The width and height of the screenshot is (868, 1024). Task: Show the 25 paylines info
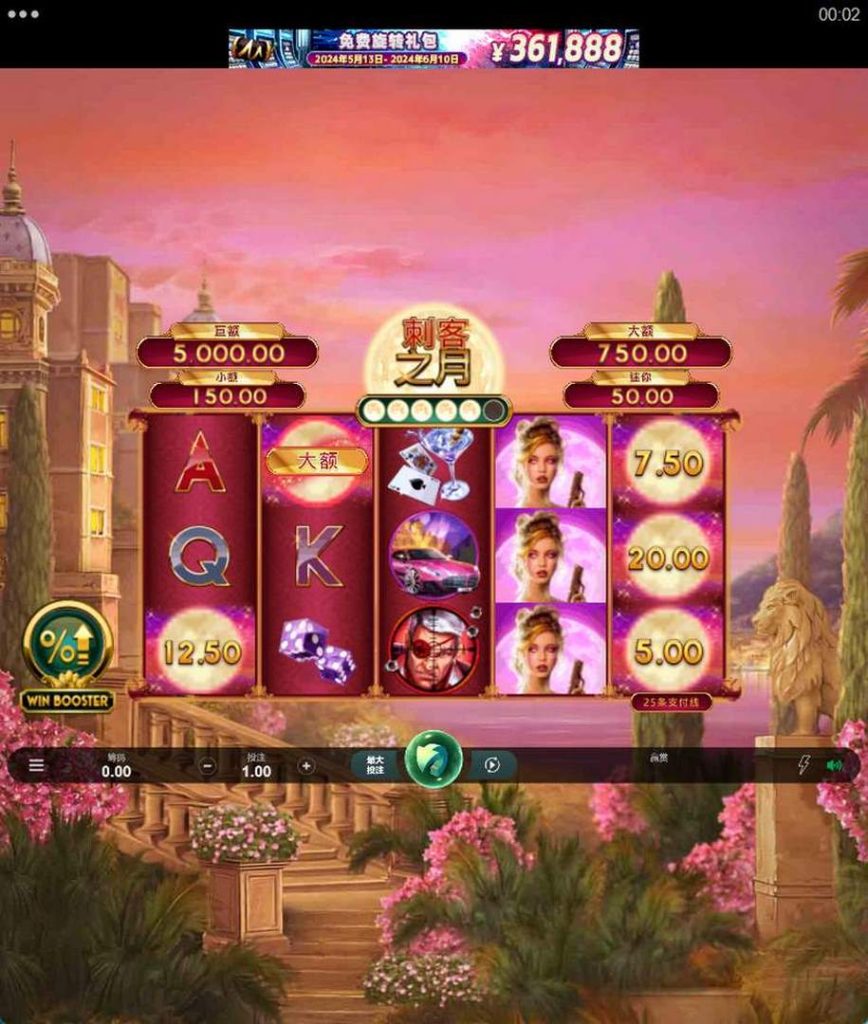coord(672,702)
